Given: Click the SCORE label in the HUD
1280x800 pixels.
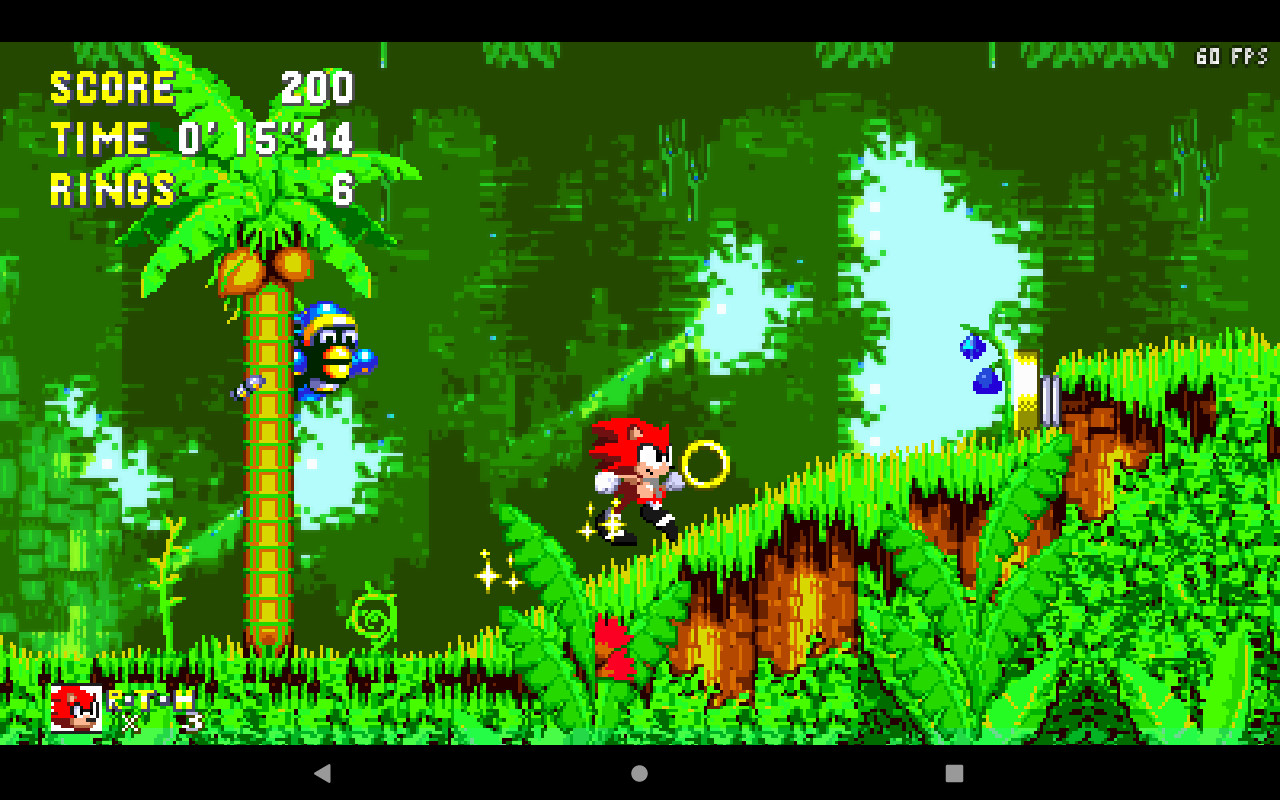Looking at the screenshot, I should click(x=110, y=88).
